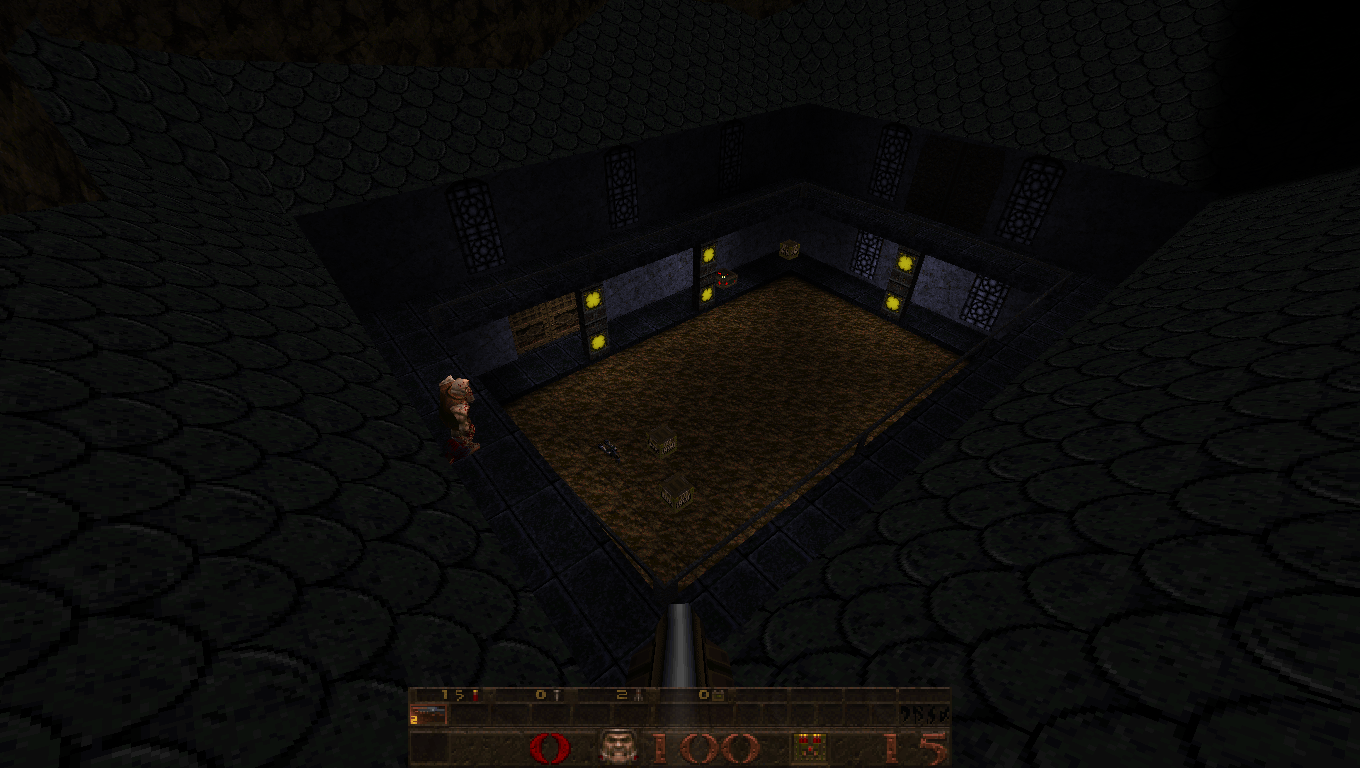Select the shotgun weapon slot
The width and height of the screenshot is (1360, 768).
428,714
